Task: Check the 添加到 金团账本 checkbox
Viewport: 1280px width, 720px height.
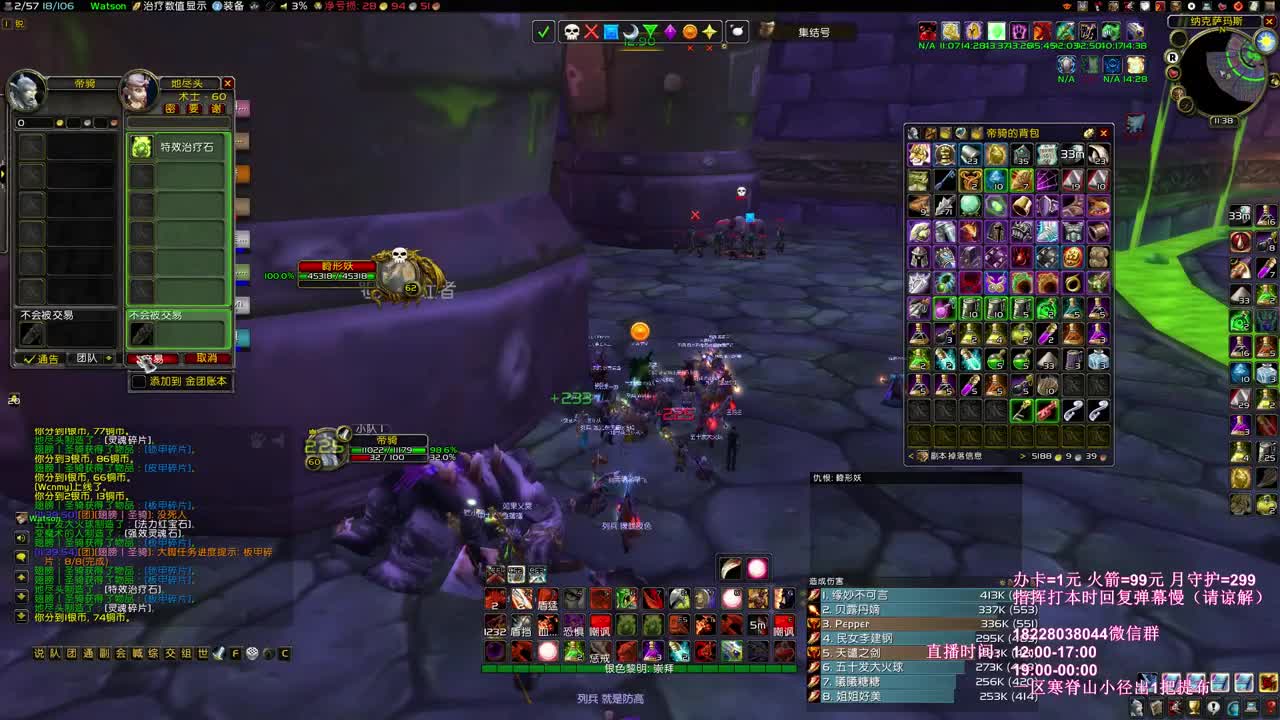Action: (137, 381)
